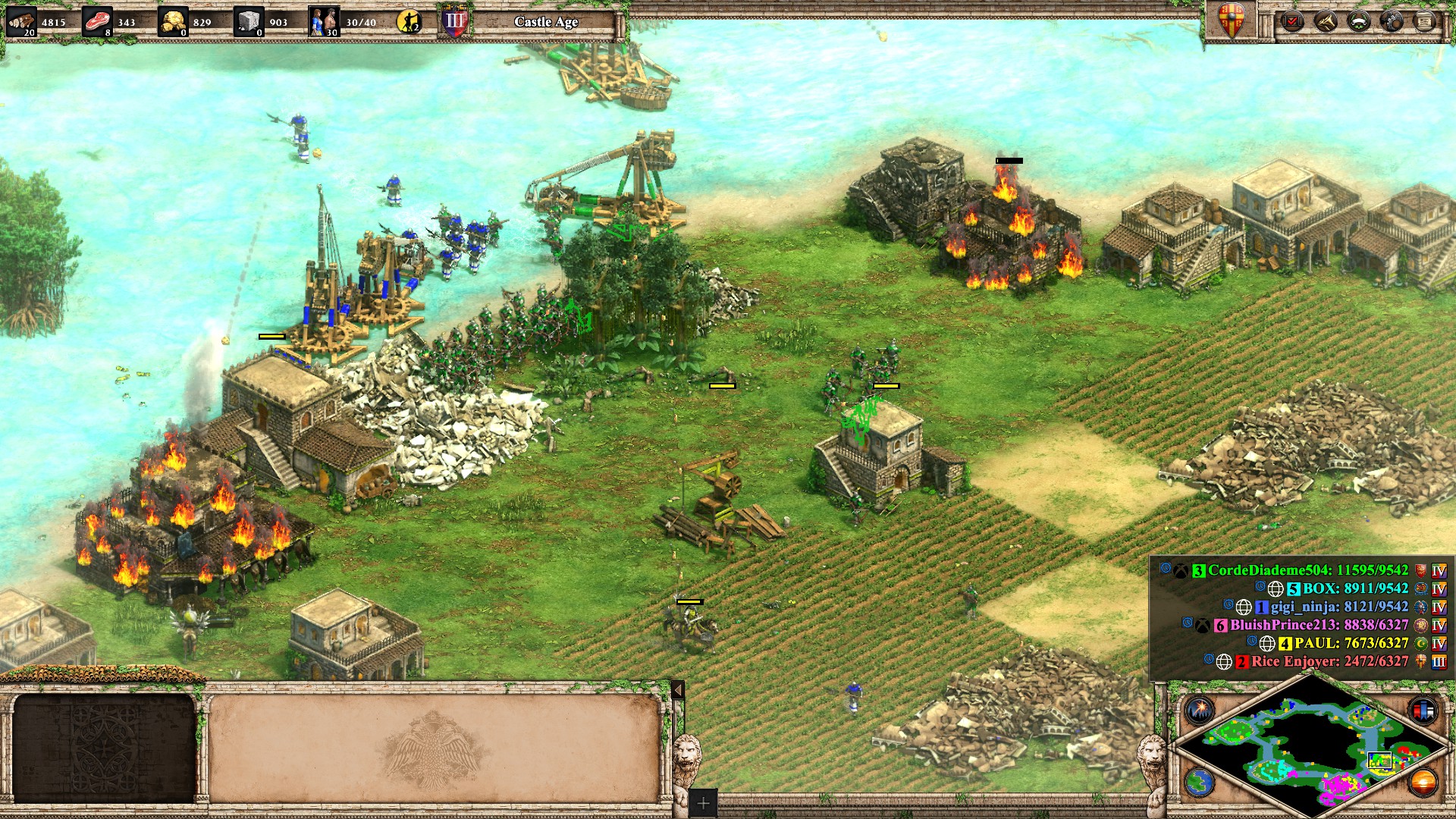
Task: Select Rice Enjoyer in the player scoreboard
Action: pos(1329,661)
